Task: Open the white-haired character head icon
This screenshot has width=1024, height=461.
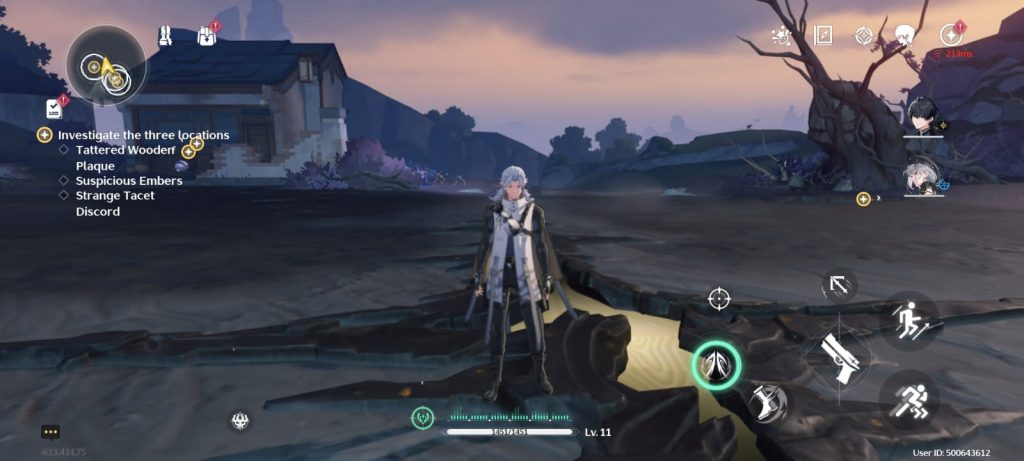Action: pyautogui.click(x=905, y=36)
